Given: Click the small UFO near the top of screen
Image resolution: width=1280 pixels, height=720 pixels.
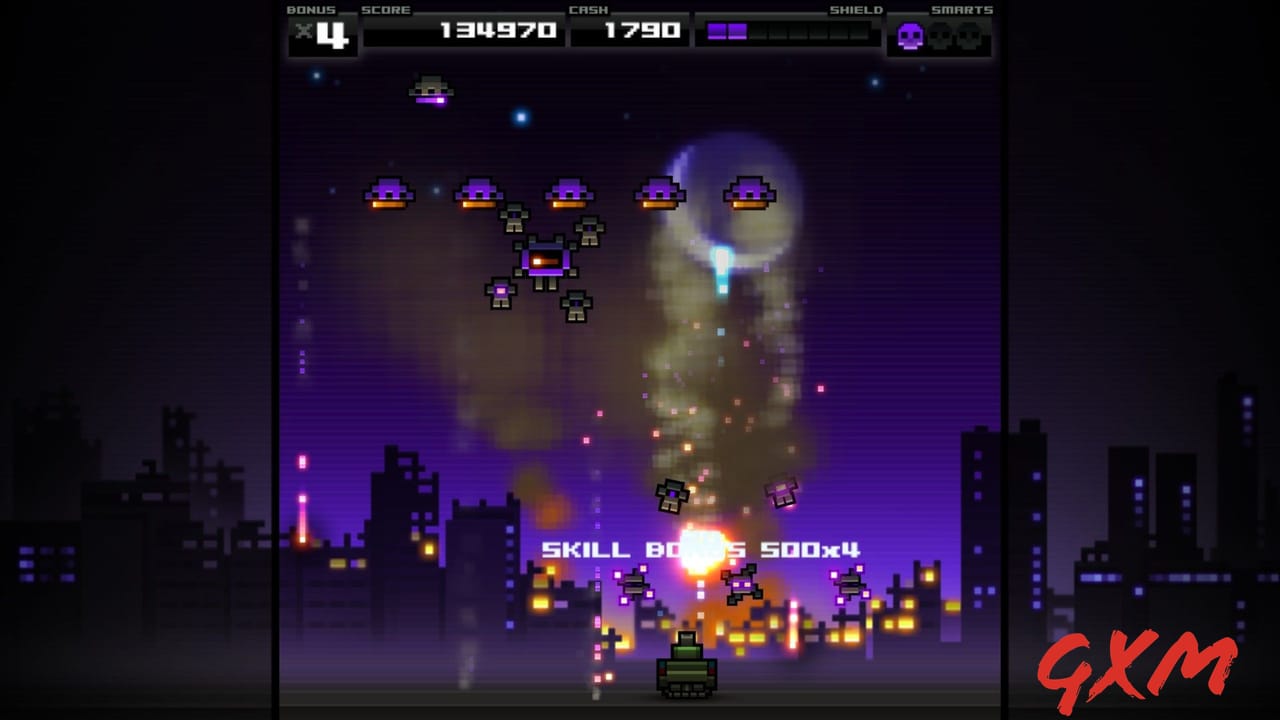Looking at the screenshot, I should tap(431, 92).
